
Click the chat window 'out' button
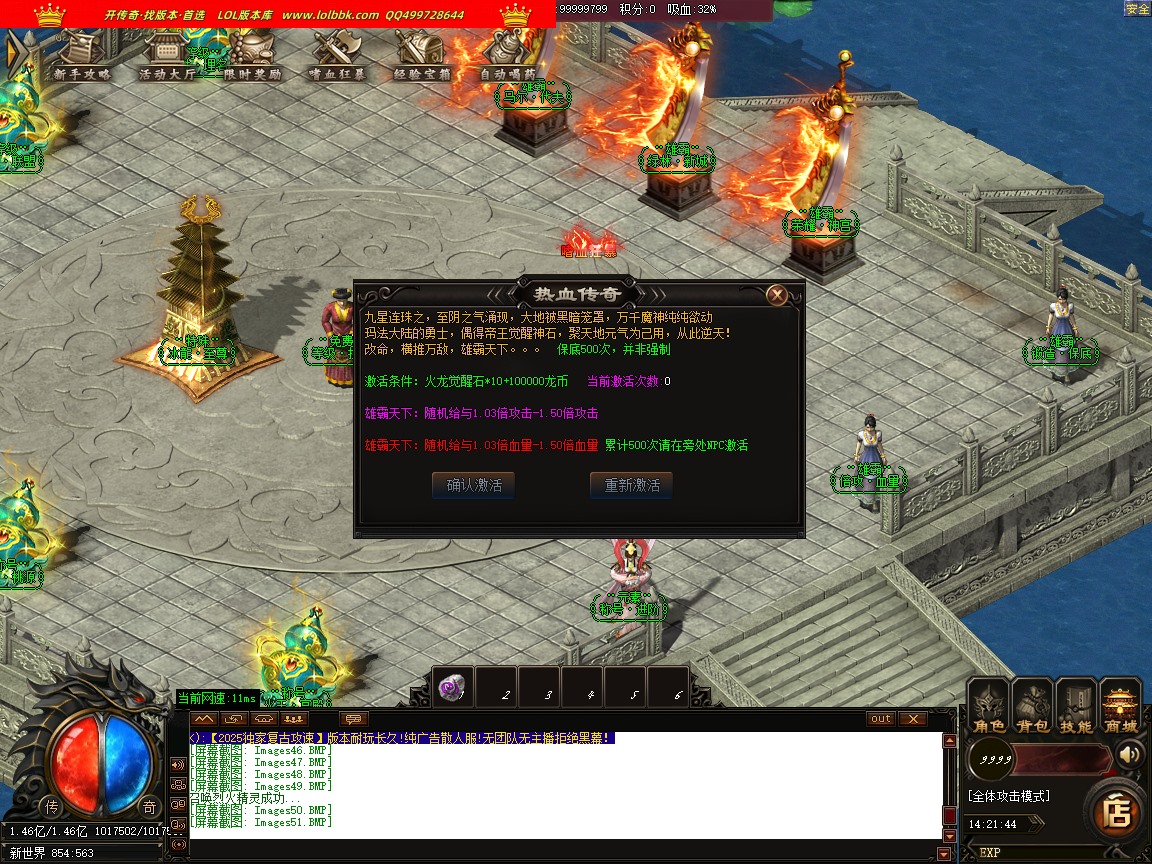881,719
